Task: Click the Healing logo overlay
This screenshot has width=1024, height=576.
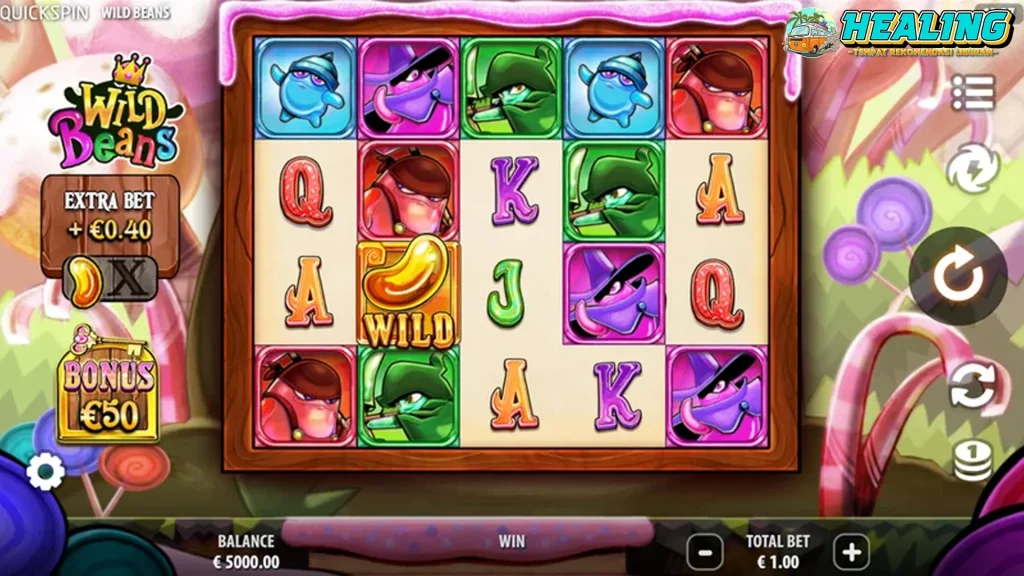Action: click(899, 32)
